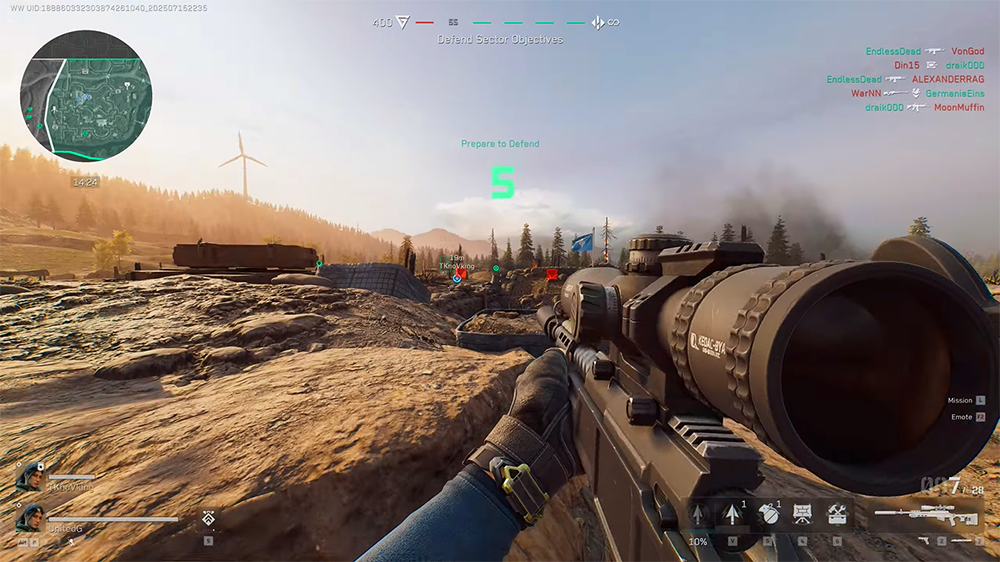Select the frag grenade gadget

767,515
